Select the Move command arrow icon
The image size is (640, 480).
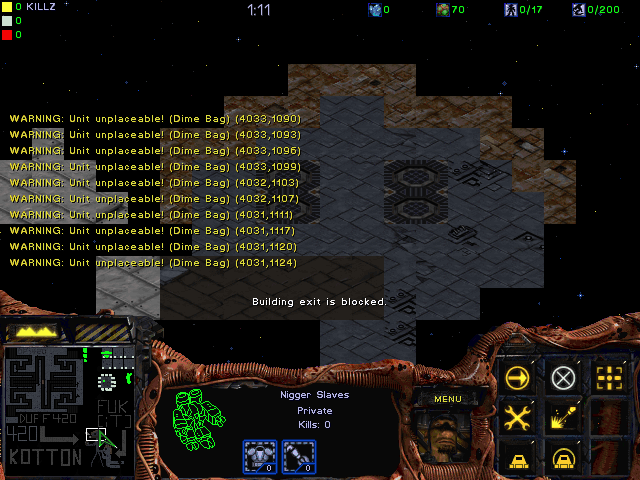coord(518,378)
